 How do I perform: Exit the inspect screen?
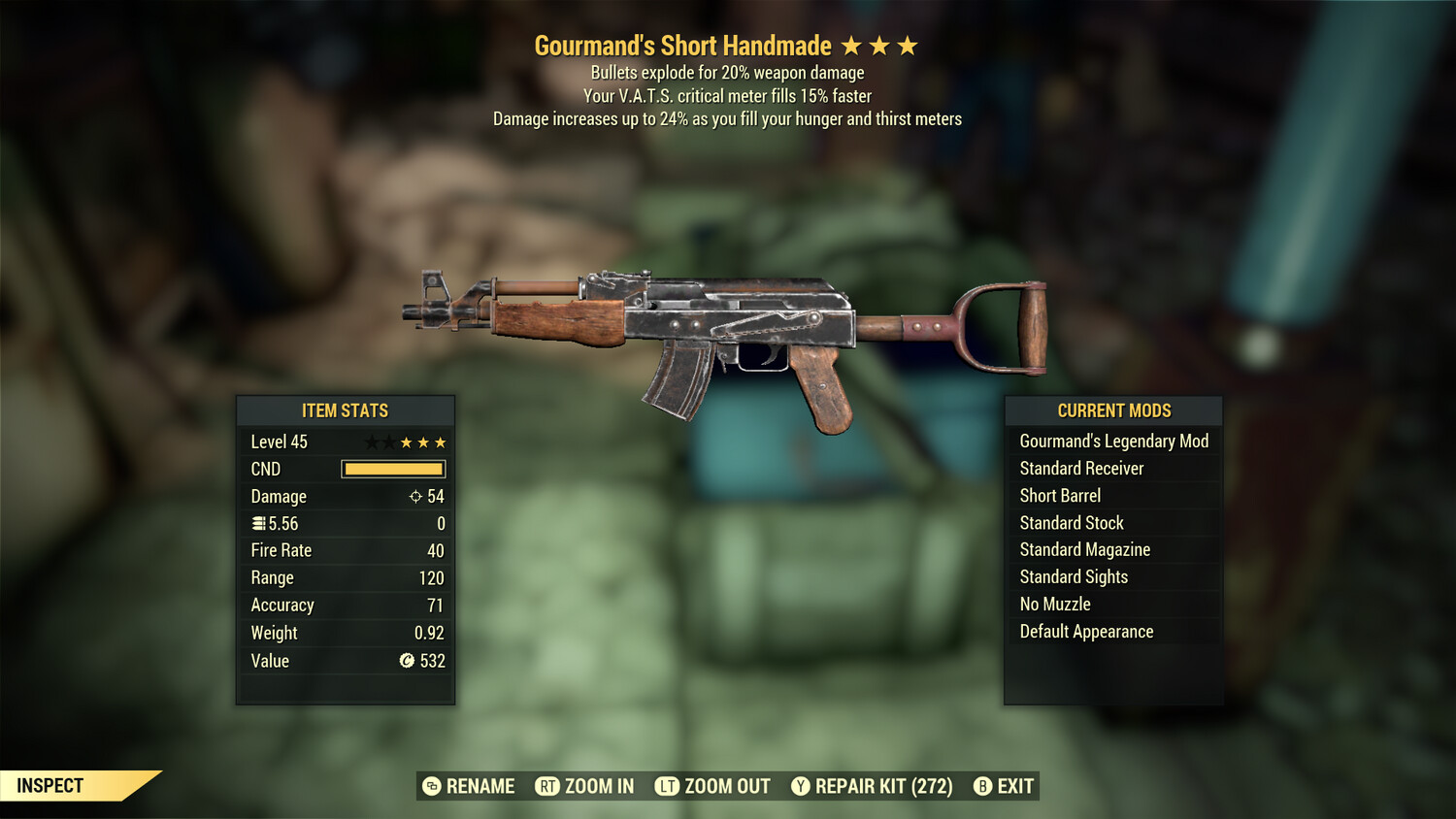click(x=1004, y=786)
